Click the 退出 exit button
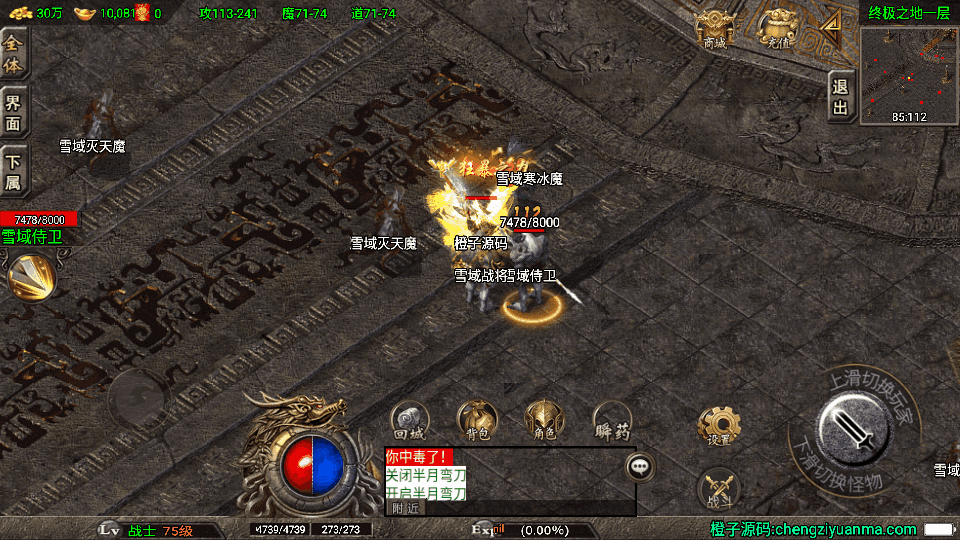 click(841, 97)
